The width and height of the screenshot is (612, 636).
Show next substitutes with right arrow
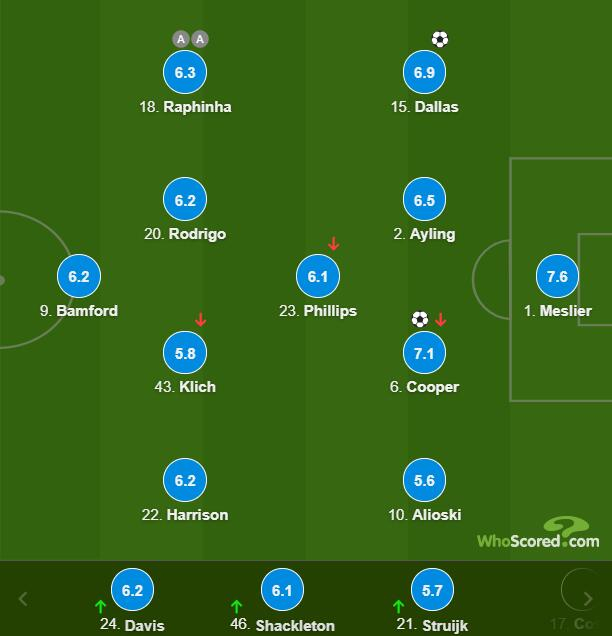(x=588, y=599)
